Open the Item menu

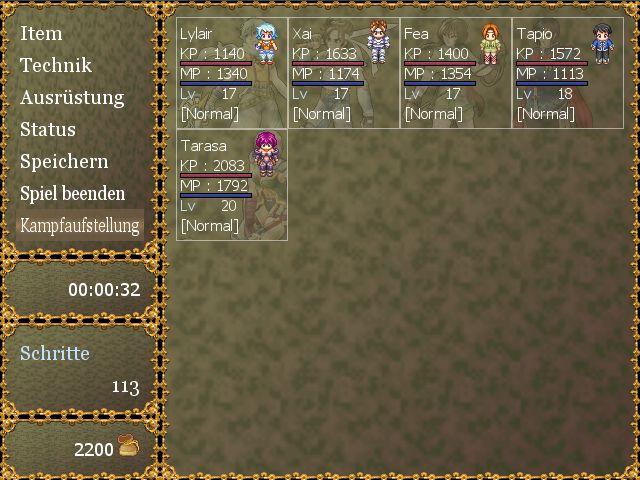[x=41, y=33]
